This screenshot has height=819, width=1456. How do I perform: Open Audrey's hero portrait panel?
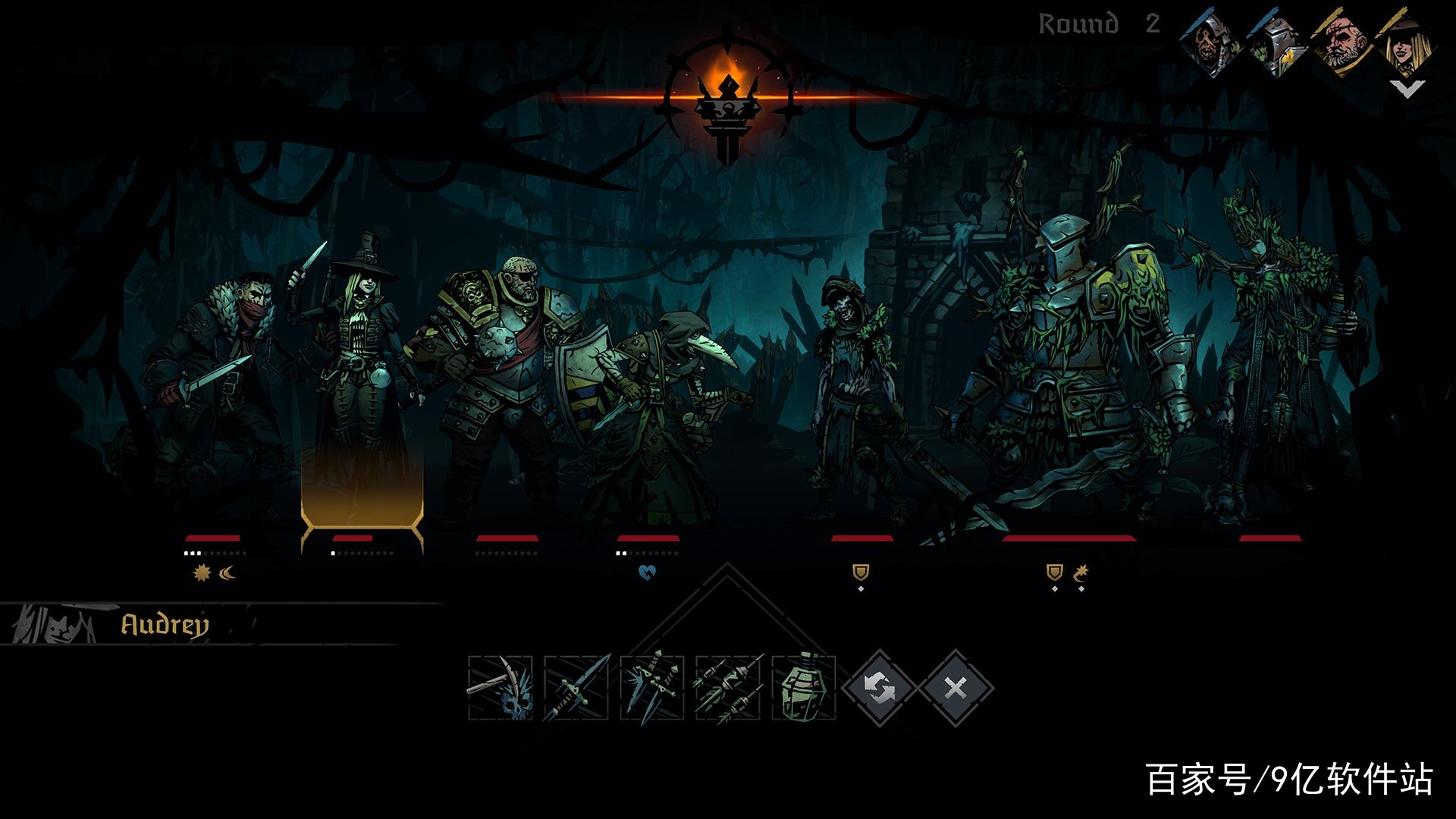point(53,625)
